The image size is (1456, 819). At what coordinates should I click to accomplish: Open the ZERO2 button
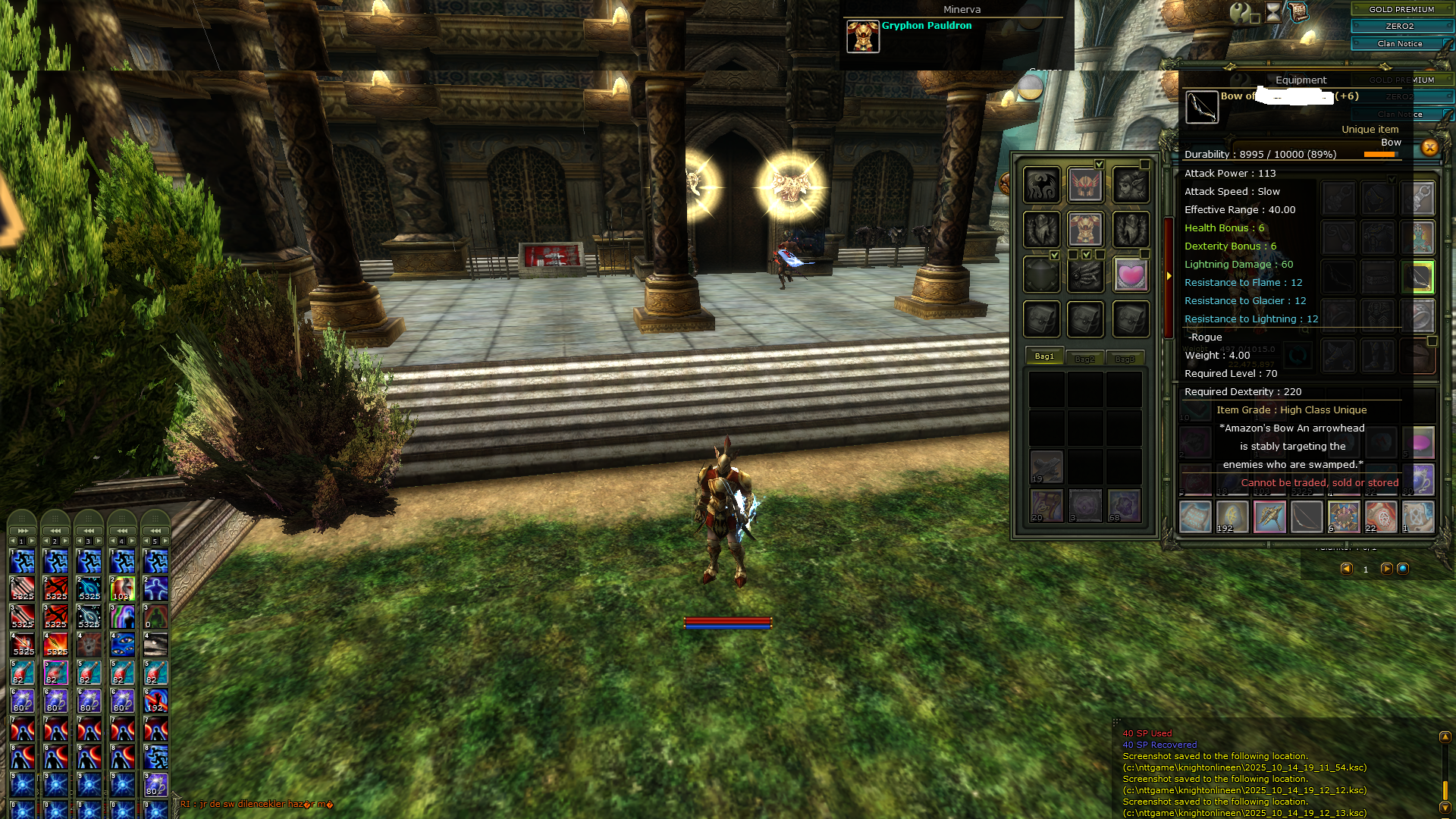[1401, 26]
